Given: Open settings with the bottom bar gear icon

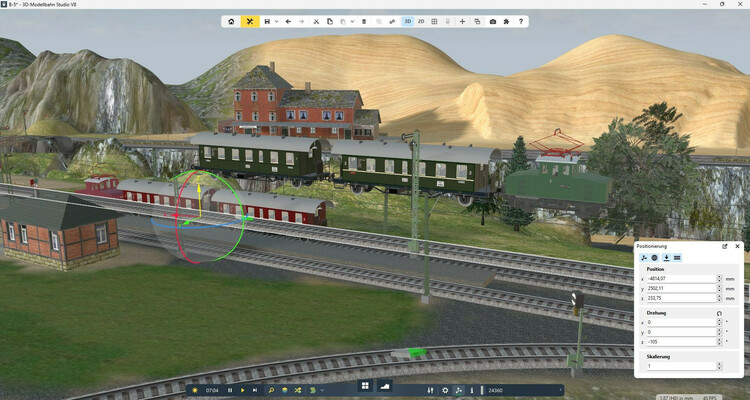Looking at the screenshot, I should pyautogui.click(x=445, y=389).
